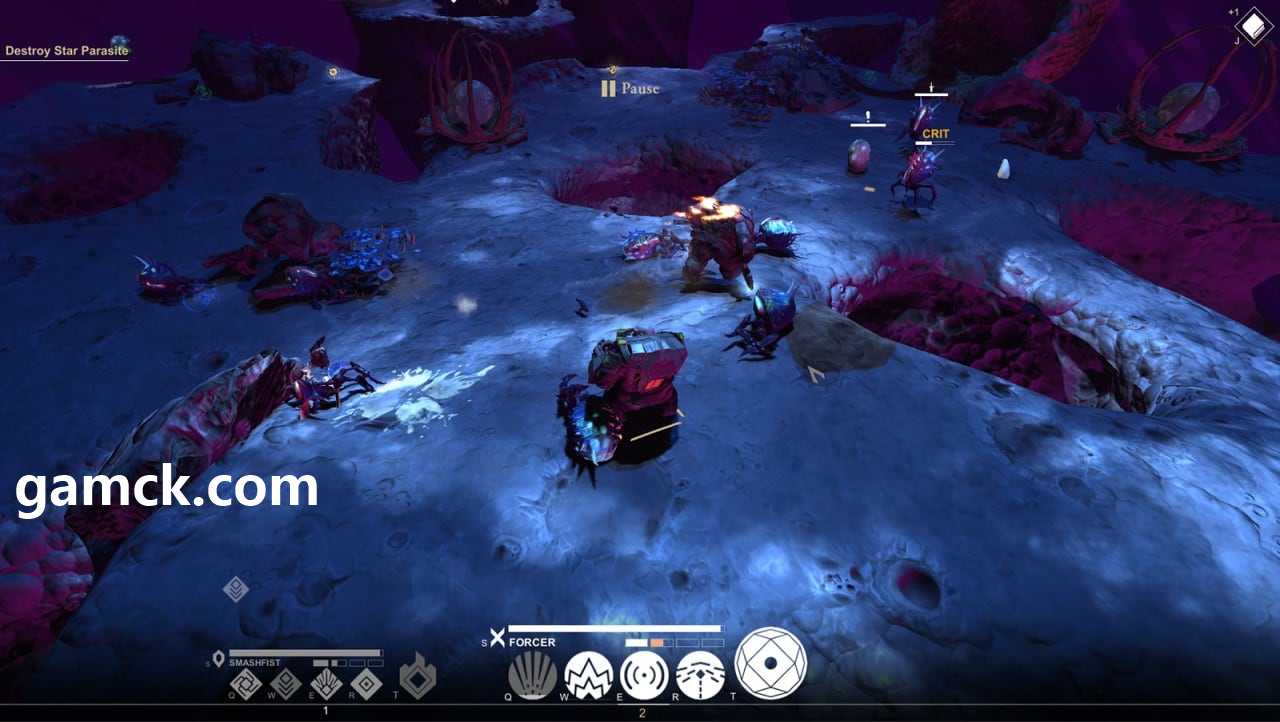Trigger Smashfist's flame diamond ultimate
Viewport: 1280px width, 722px height.
coord(418,676)
